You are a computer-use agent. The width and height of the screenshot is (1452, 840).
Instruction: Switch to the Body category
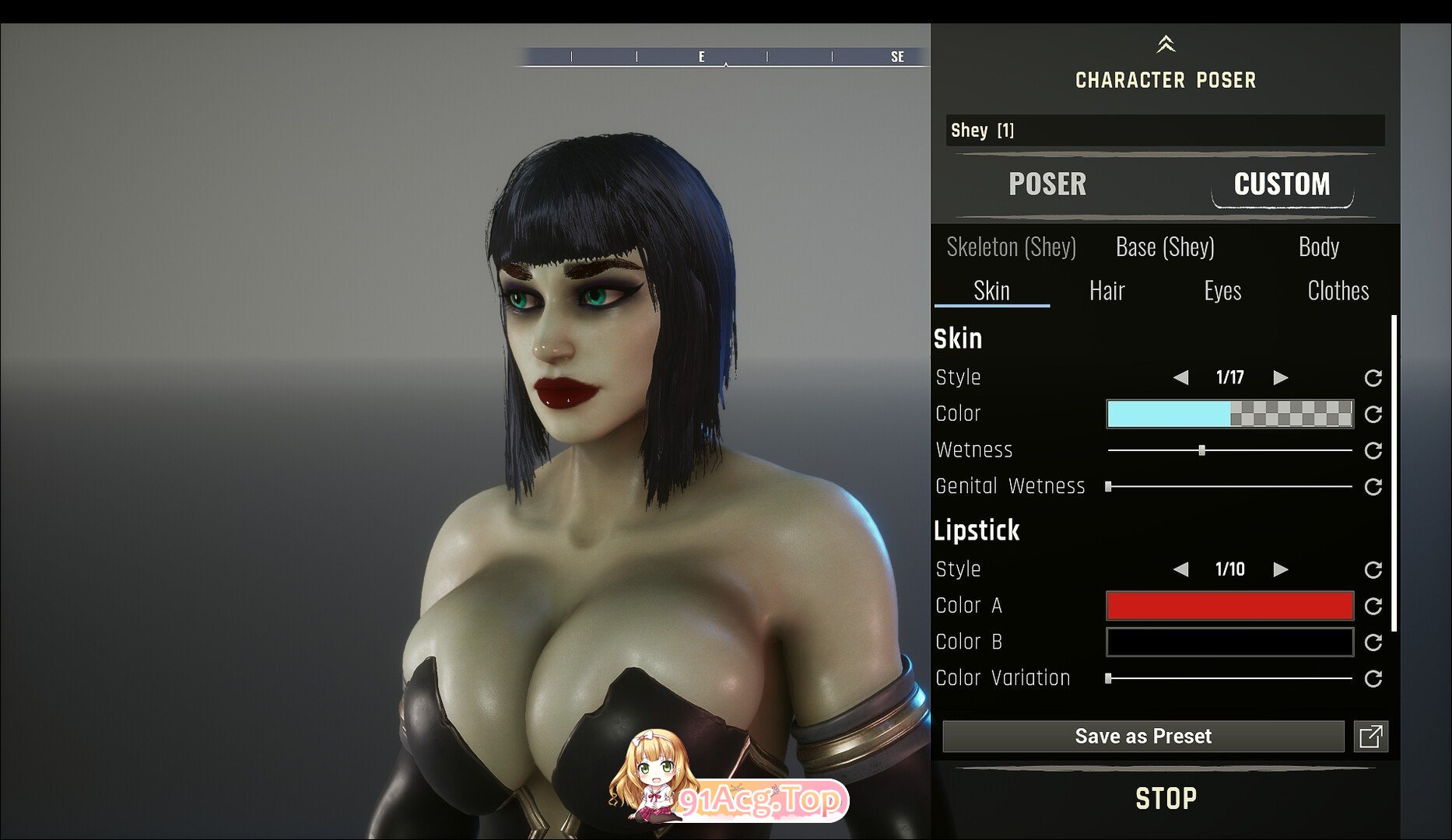(x=1318, y=247)
